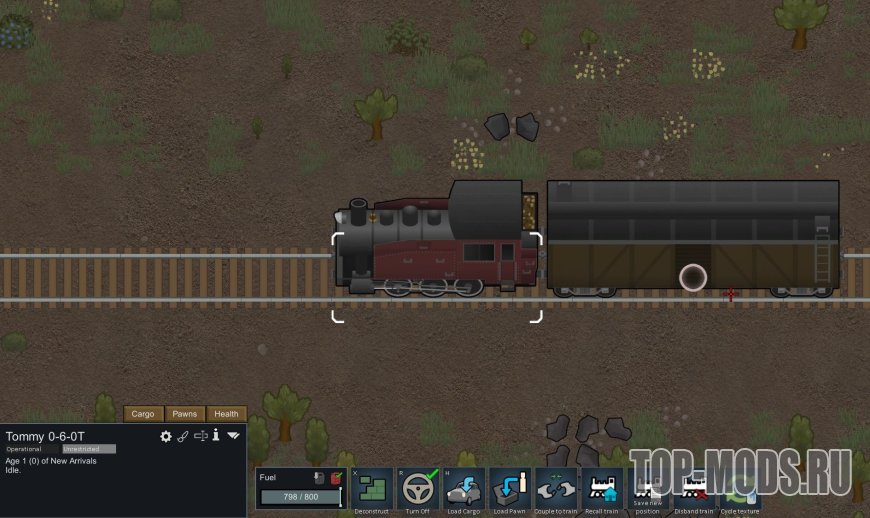This screenshot has height=518, width=870.
Task: Select the Unrestricted area button
Action: pos(89,449)
